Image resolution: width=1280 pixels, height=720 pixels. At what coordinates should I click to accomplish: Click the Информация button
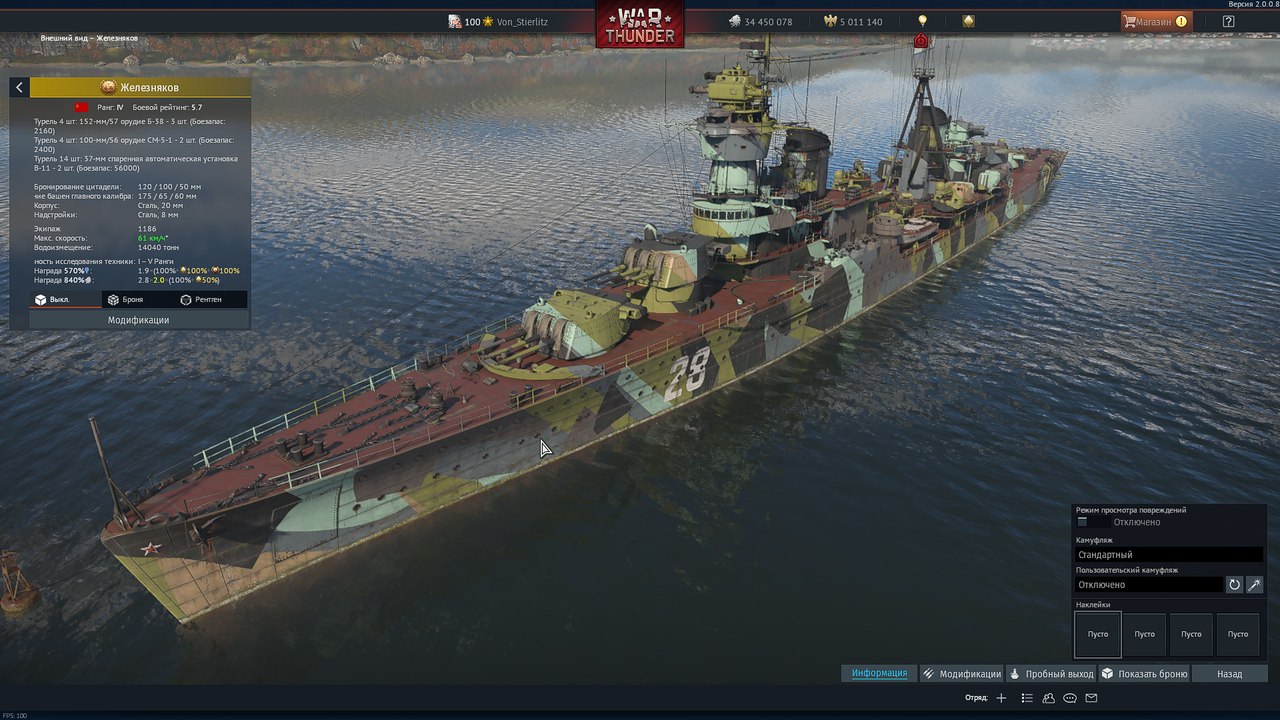(879, 673)
